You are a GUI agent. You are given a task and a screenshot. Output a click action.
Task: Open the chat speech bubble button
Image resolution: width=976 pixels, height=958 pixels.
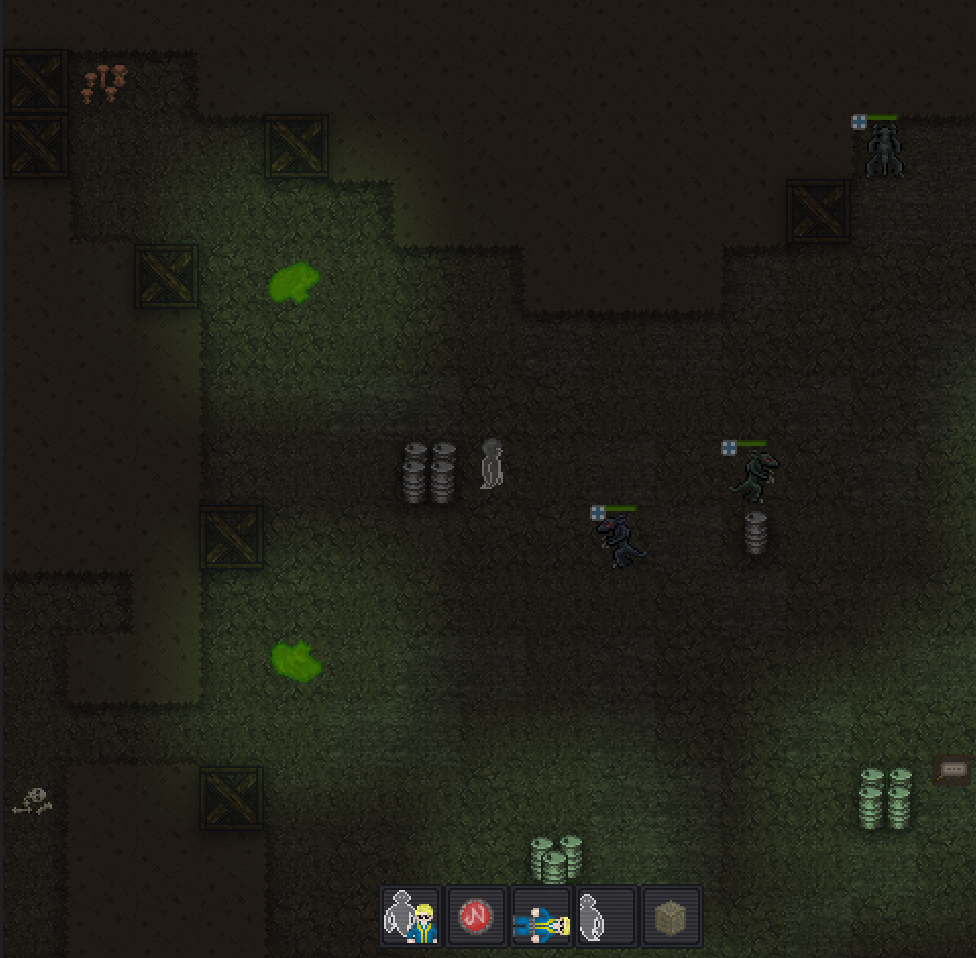click(x=952, y=769)
